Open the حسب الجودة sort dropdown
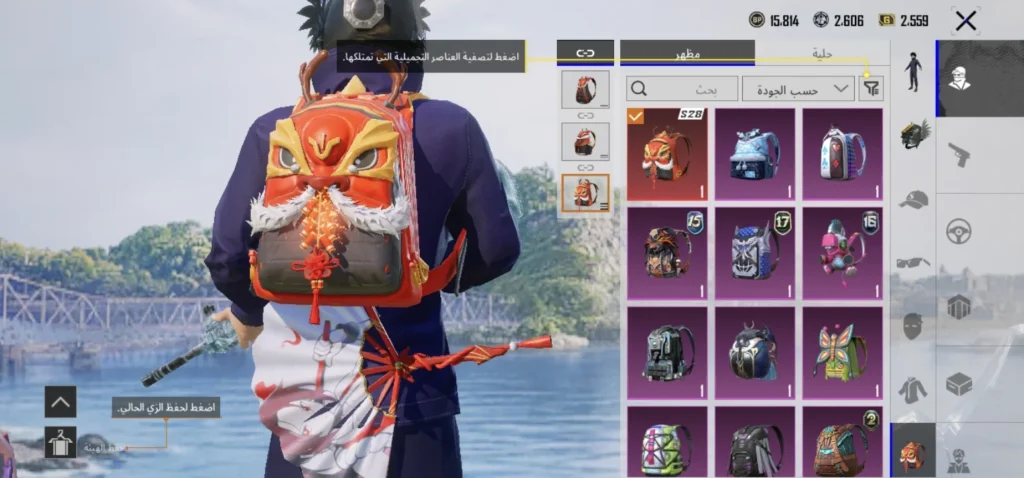The image size is (1024, 478). pyautogui.click(x=798, y=89)
